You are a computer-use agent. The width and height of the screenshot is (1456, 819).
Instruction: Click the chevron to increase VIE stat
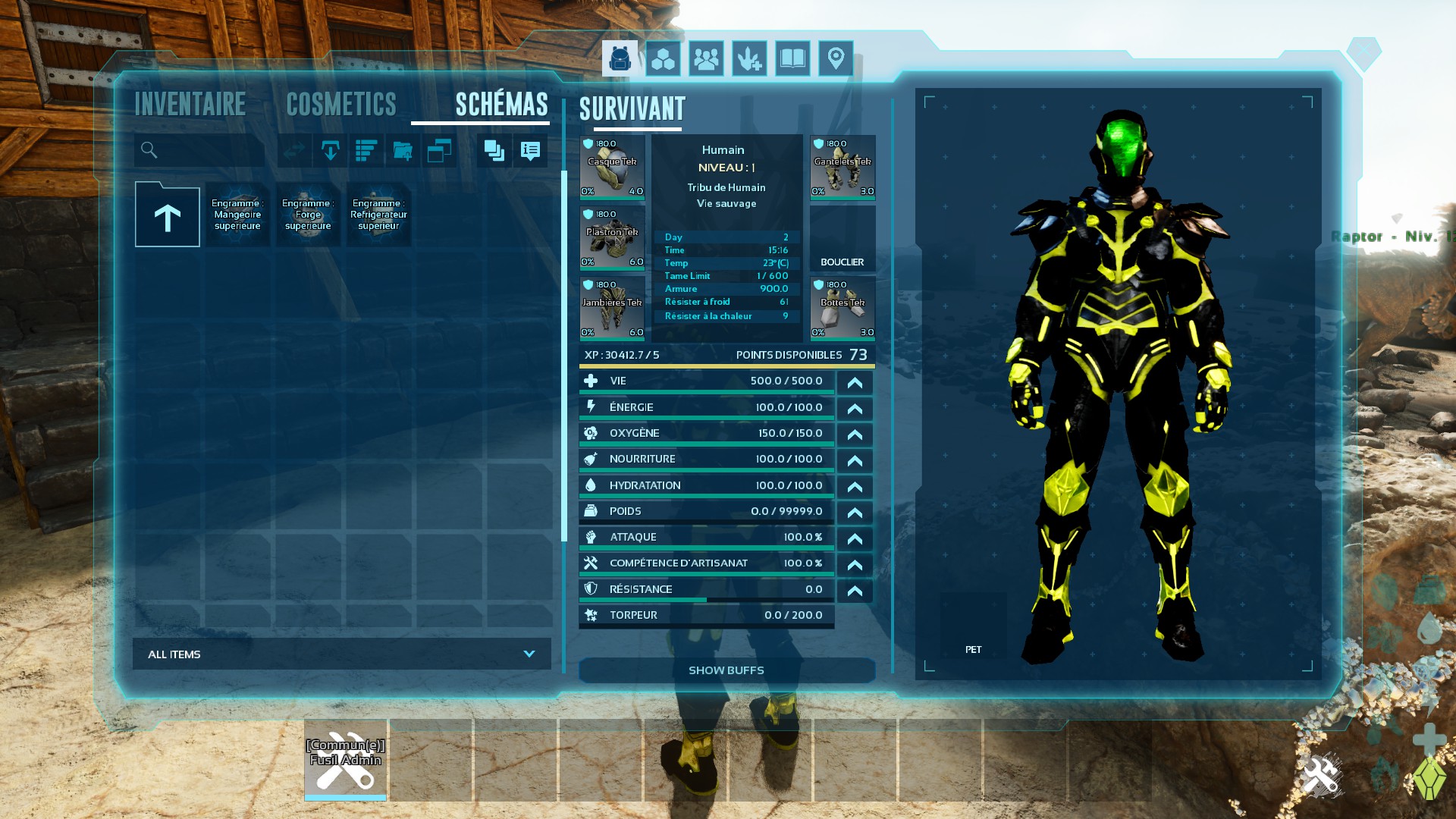855,382
